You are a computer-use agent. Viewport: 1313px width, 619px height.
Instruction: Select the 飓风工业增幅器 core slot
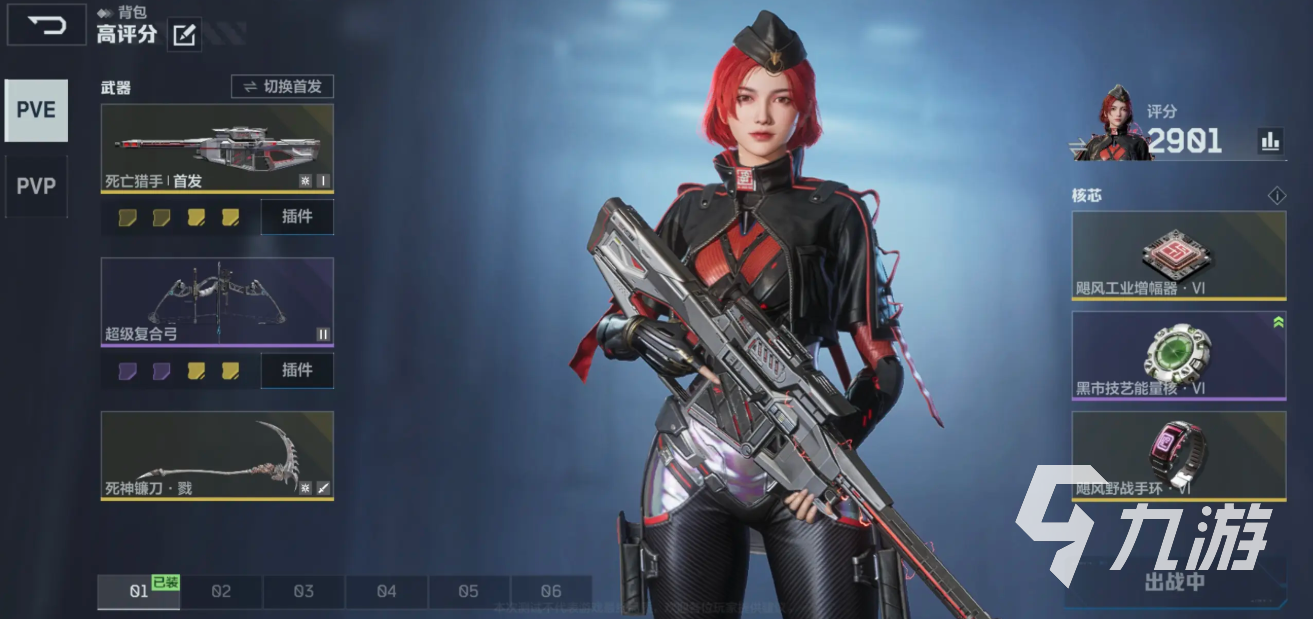[x=1179, y=255]
